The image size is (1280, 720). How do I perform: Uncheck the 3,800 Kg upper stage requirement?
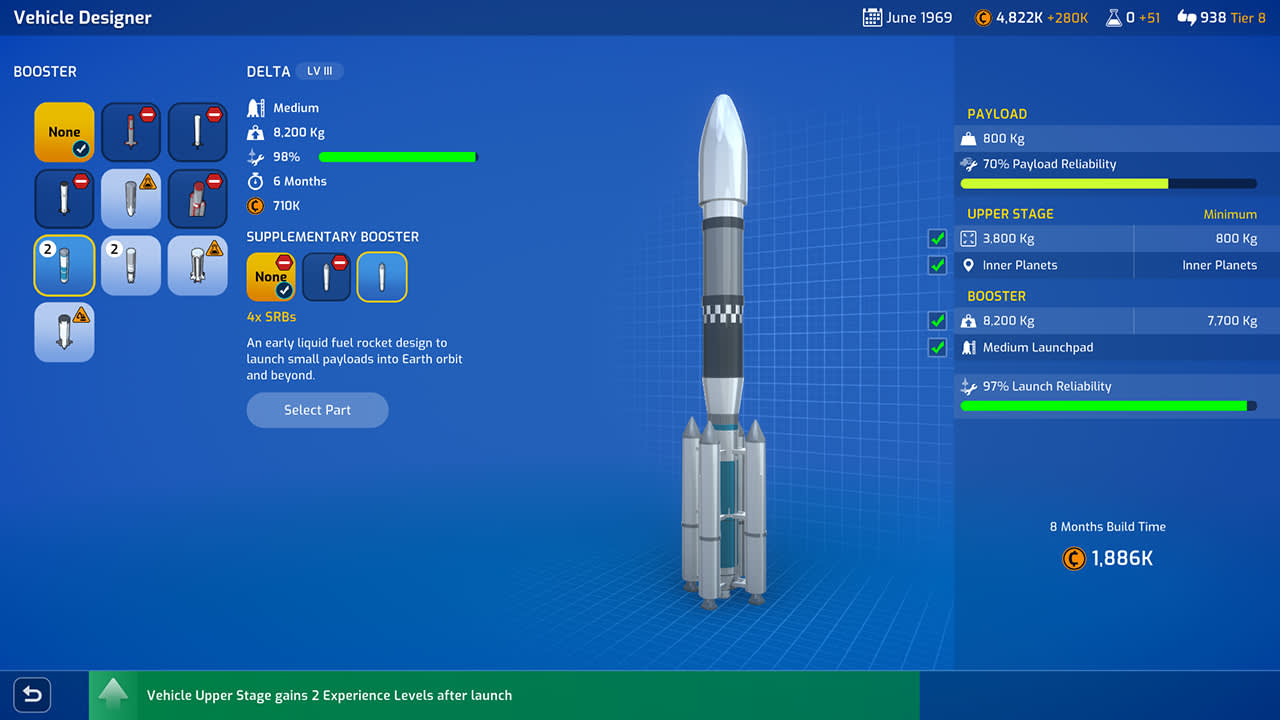[937, 238]
